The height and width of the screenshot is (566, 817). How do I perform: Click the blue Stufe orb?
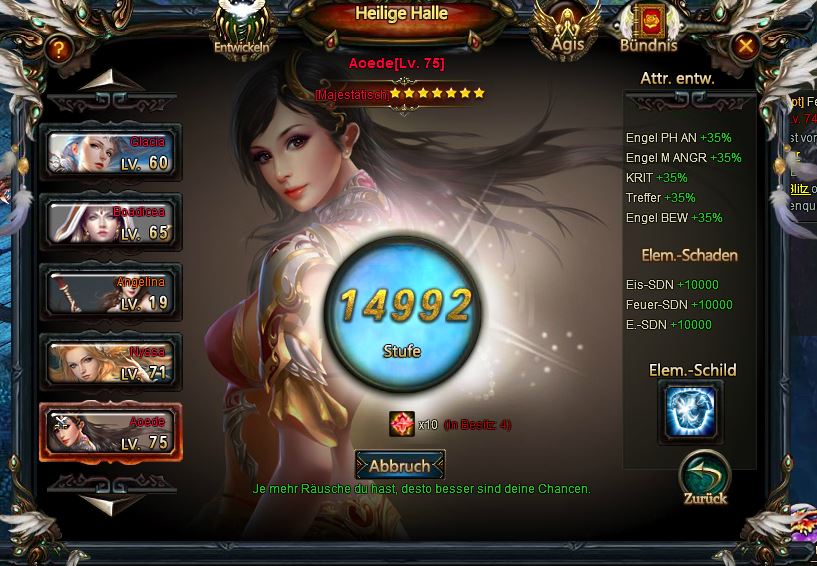[x=402, y=312]
